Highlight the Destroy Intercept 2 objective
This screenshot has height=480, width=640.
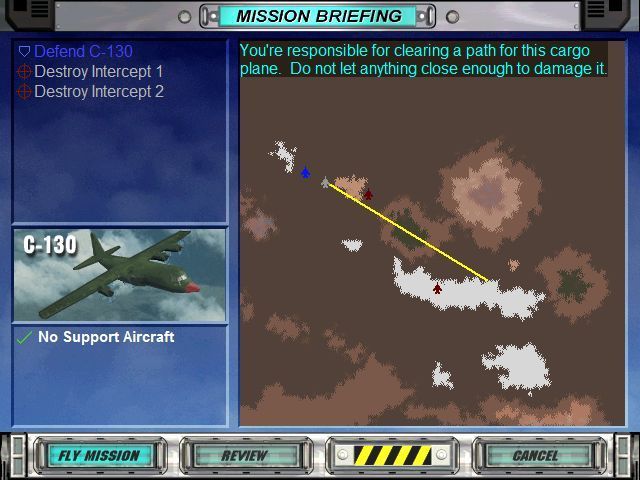98,92
